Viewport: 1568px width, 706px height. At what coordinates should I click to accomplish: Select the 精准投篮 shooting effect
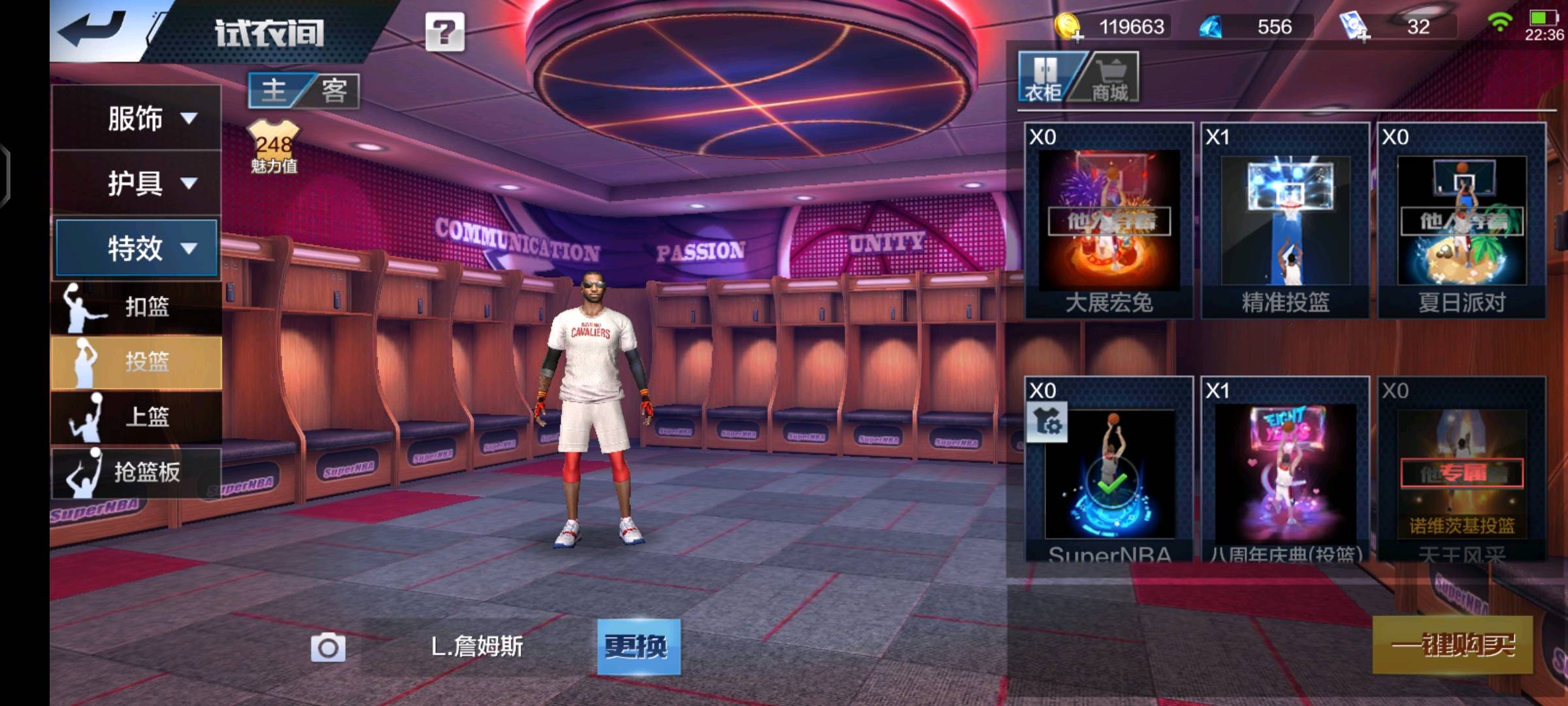(x=1285, y=221)
